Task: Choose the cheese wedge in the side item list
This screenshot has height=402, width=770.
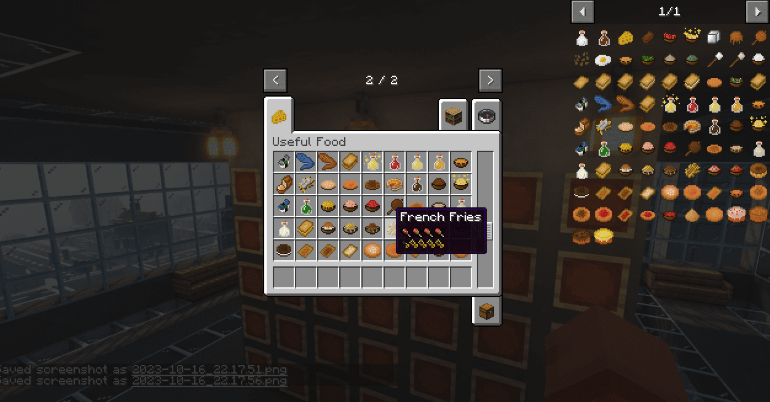Action: (625, 39)
